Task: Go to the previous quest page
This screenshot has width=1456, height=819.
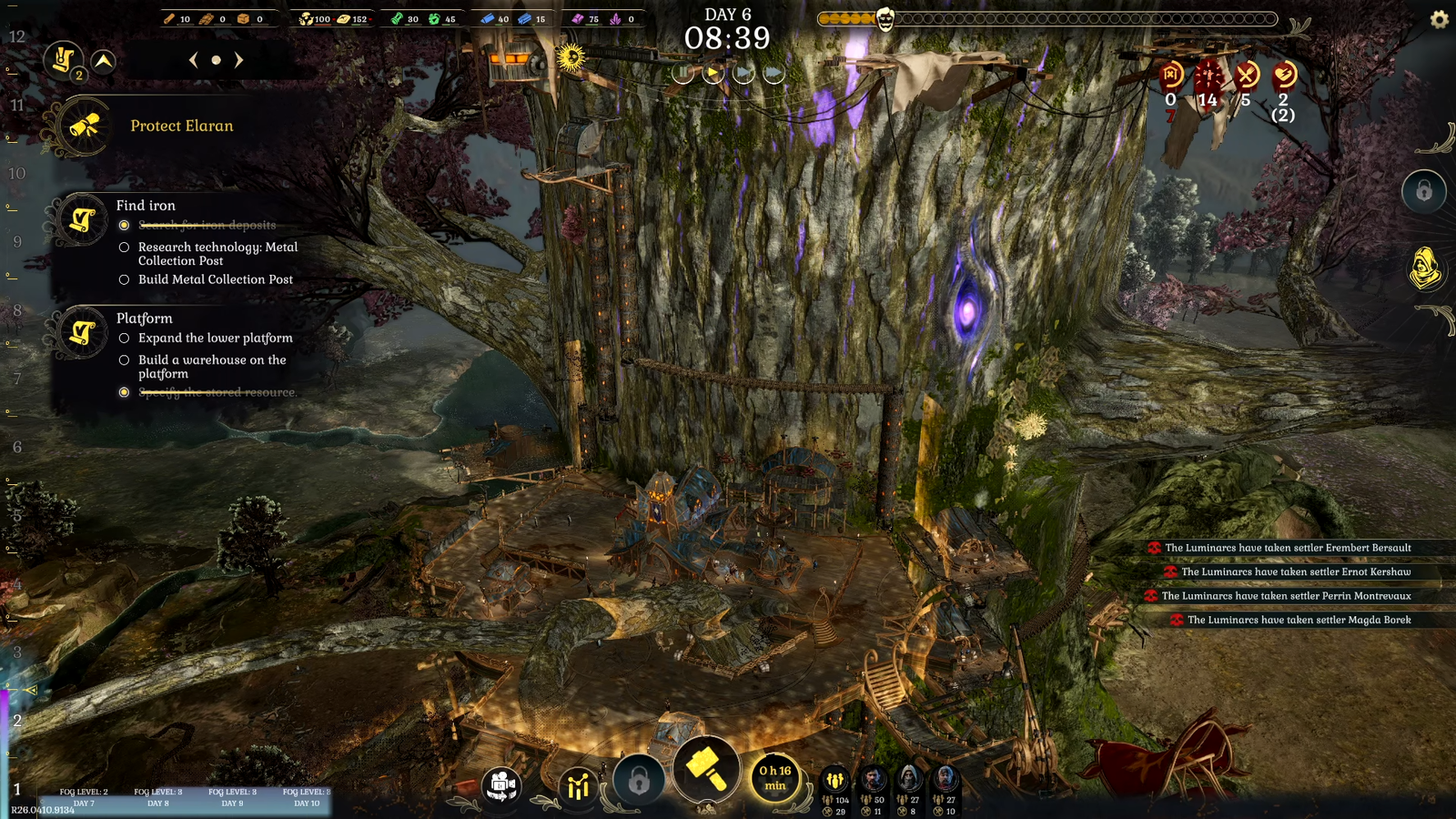Action: coord(193,60)
